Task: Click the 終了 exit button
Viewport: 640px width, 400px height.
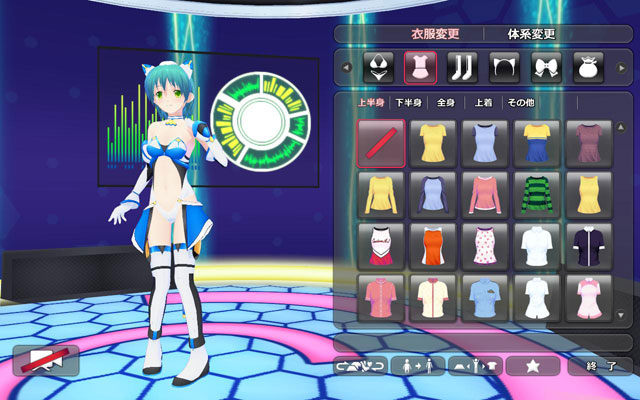Action: click(x=600, y=366)
